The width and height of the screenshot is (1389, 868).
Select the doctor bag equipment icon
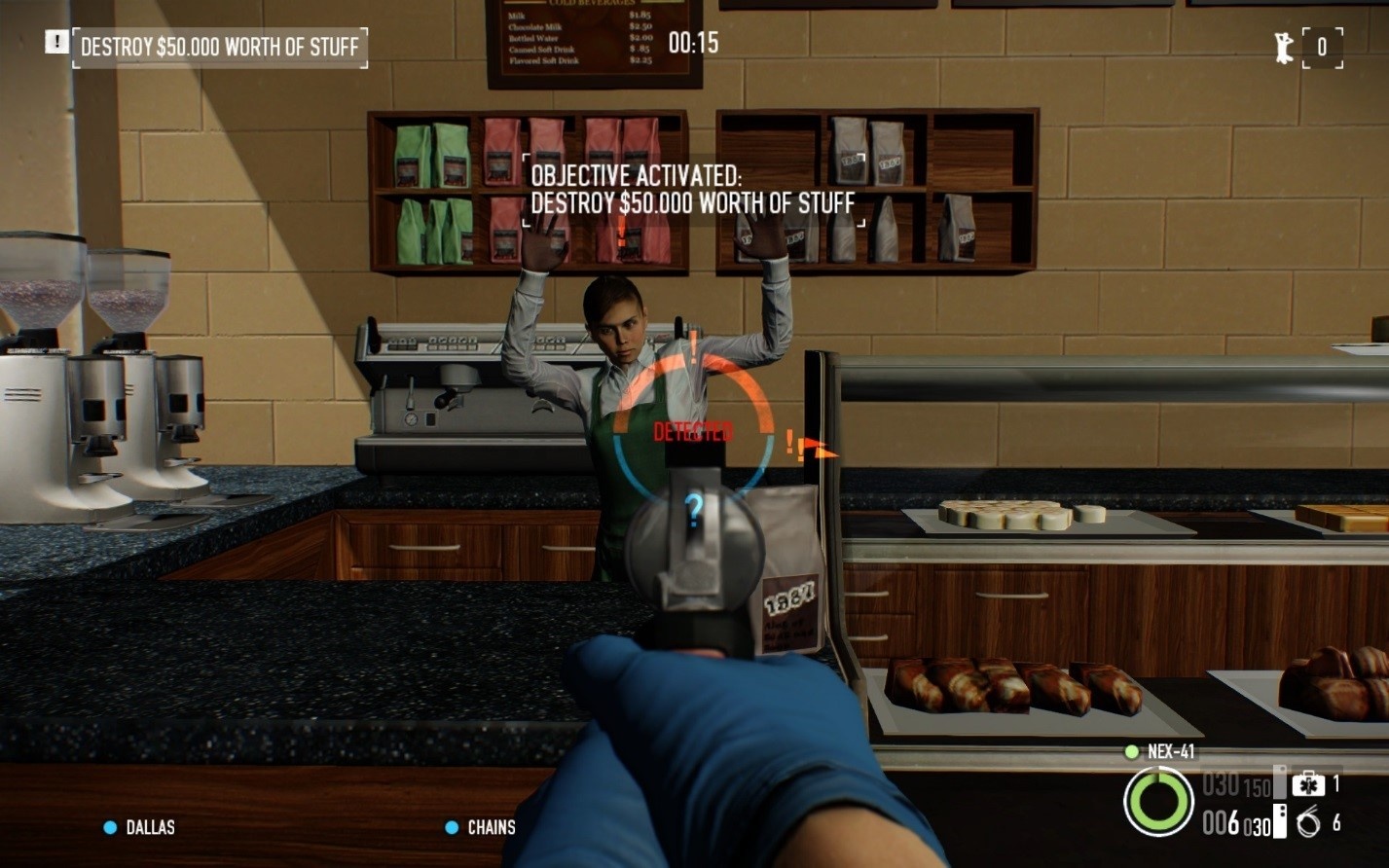(1308, 783)
